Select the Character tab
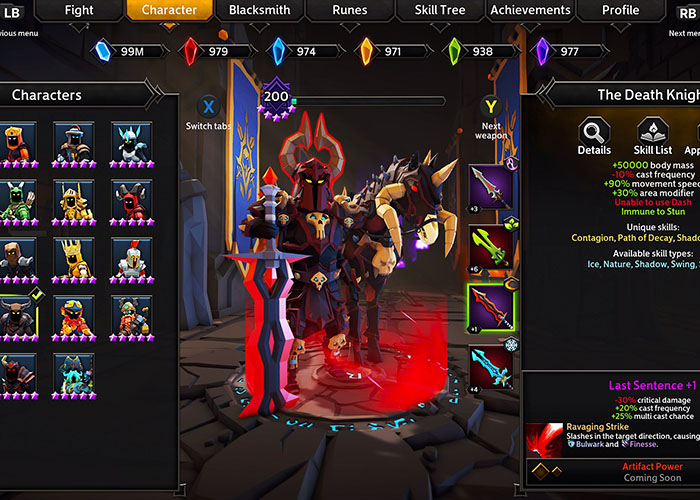 168,10
